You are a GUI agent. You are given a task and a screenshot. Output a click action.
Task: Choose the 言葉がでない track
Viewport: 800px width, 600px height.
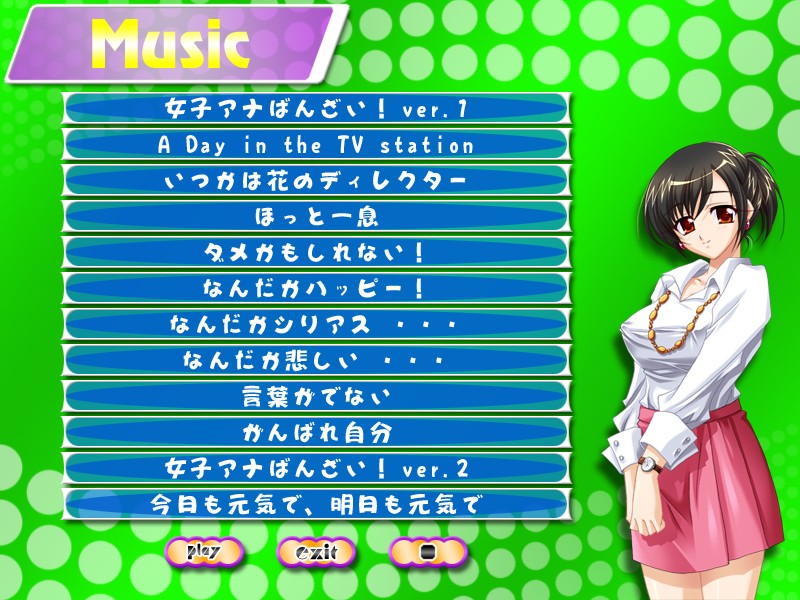pos(316,396)
